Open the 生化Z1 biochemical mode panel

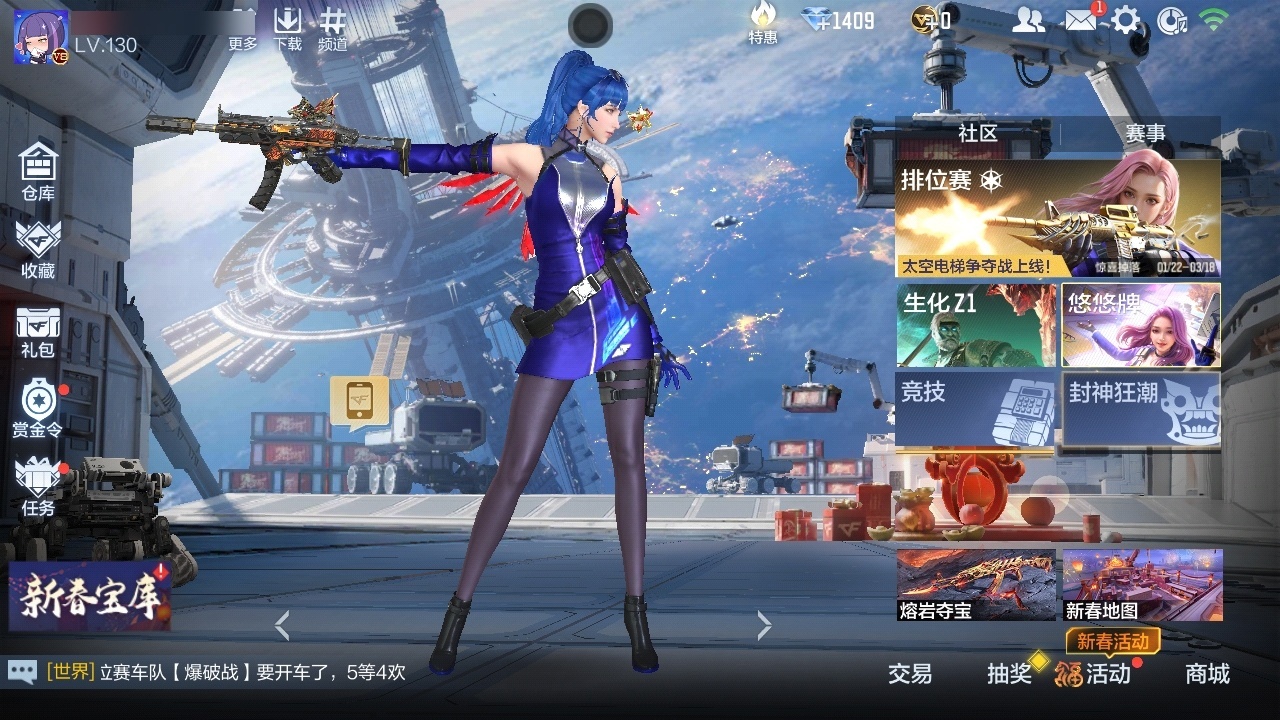point(977,323)
